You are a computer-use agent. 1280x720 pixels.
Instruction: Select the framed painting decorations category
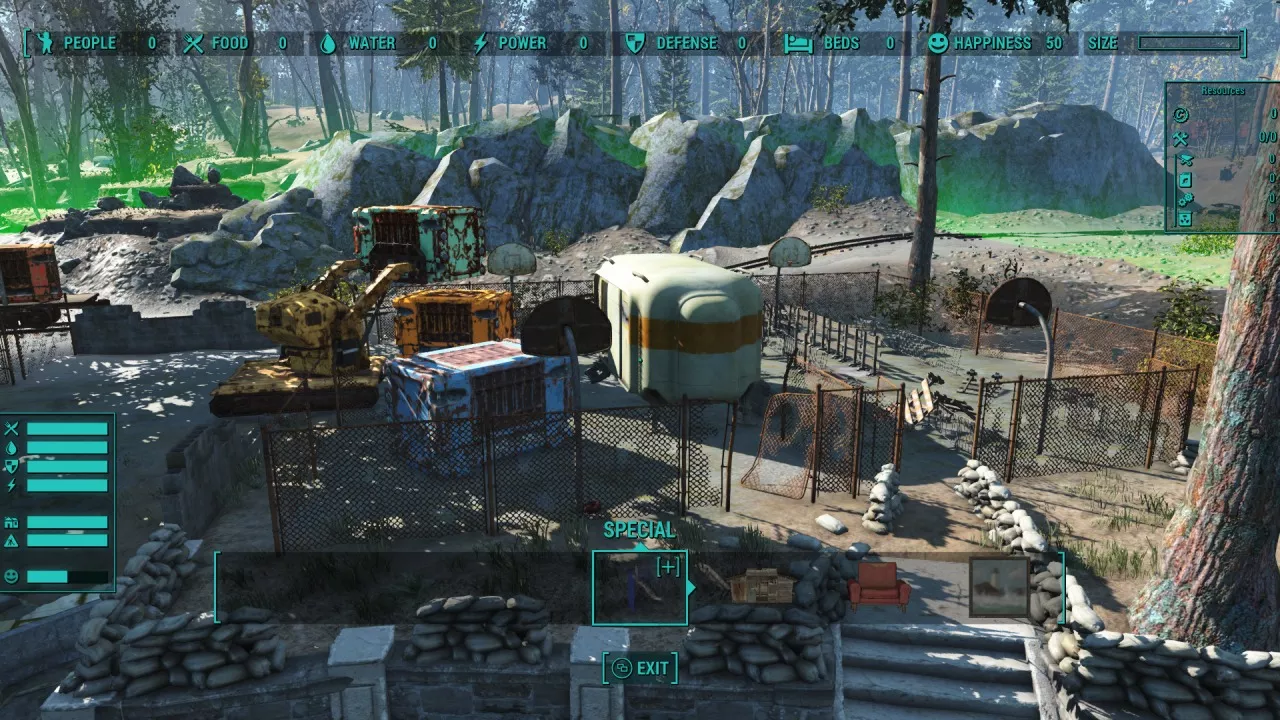[998, 587]
